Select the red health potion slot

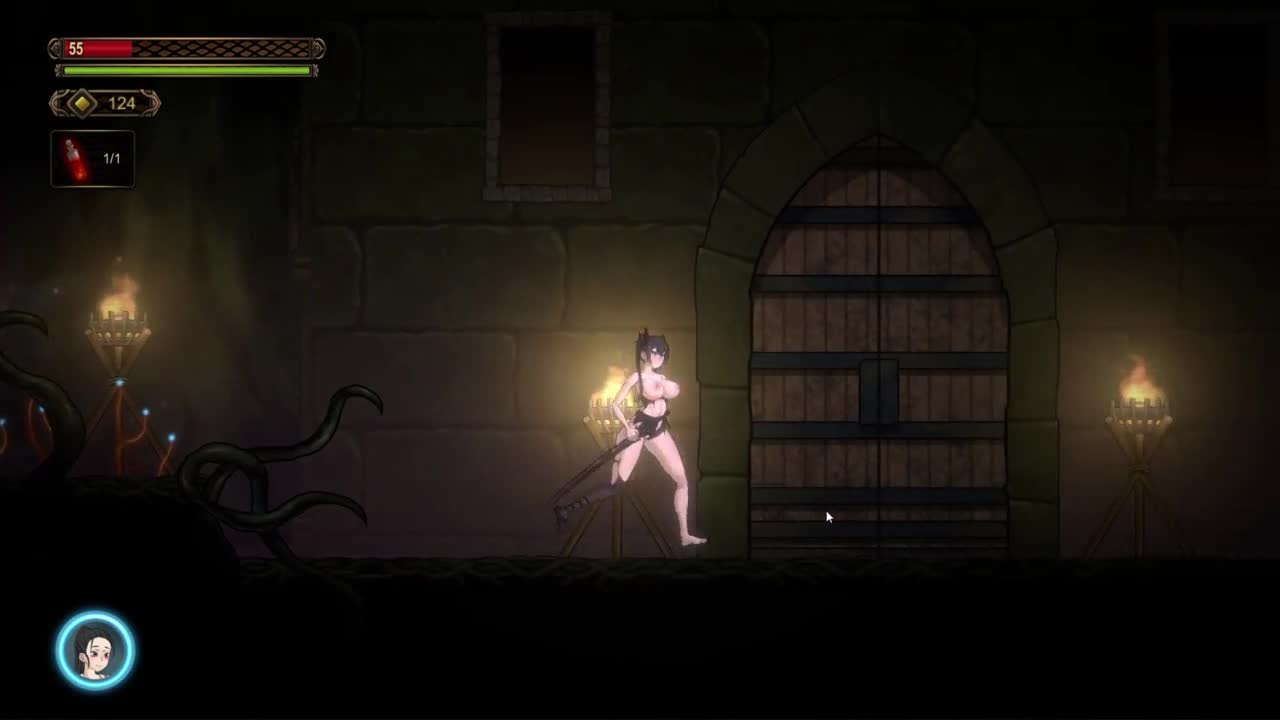coord(92,159)
